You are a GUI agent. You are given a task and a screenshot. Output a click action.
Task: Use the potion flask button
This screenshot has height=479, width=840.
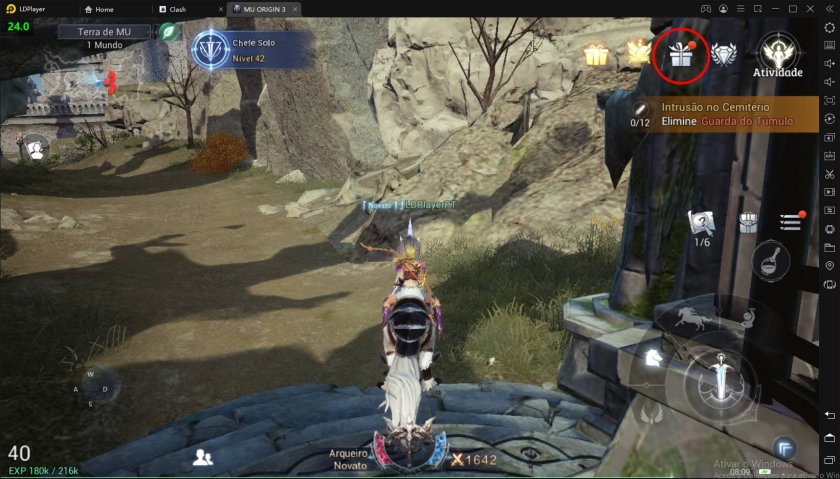pyautogui.click(x=771, y=261)
